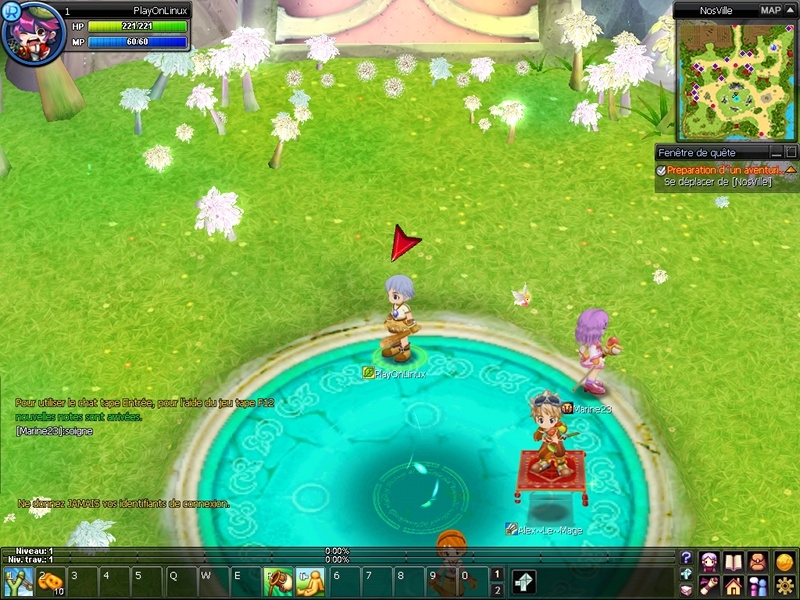Viewport: 800px width, 600px height.
Task: Open the backpack inventory
Action: coord(759,560)
